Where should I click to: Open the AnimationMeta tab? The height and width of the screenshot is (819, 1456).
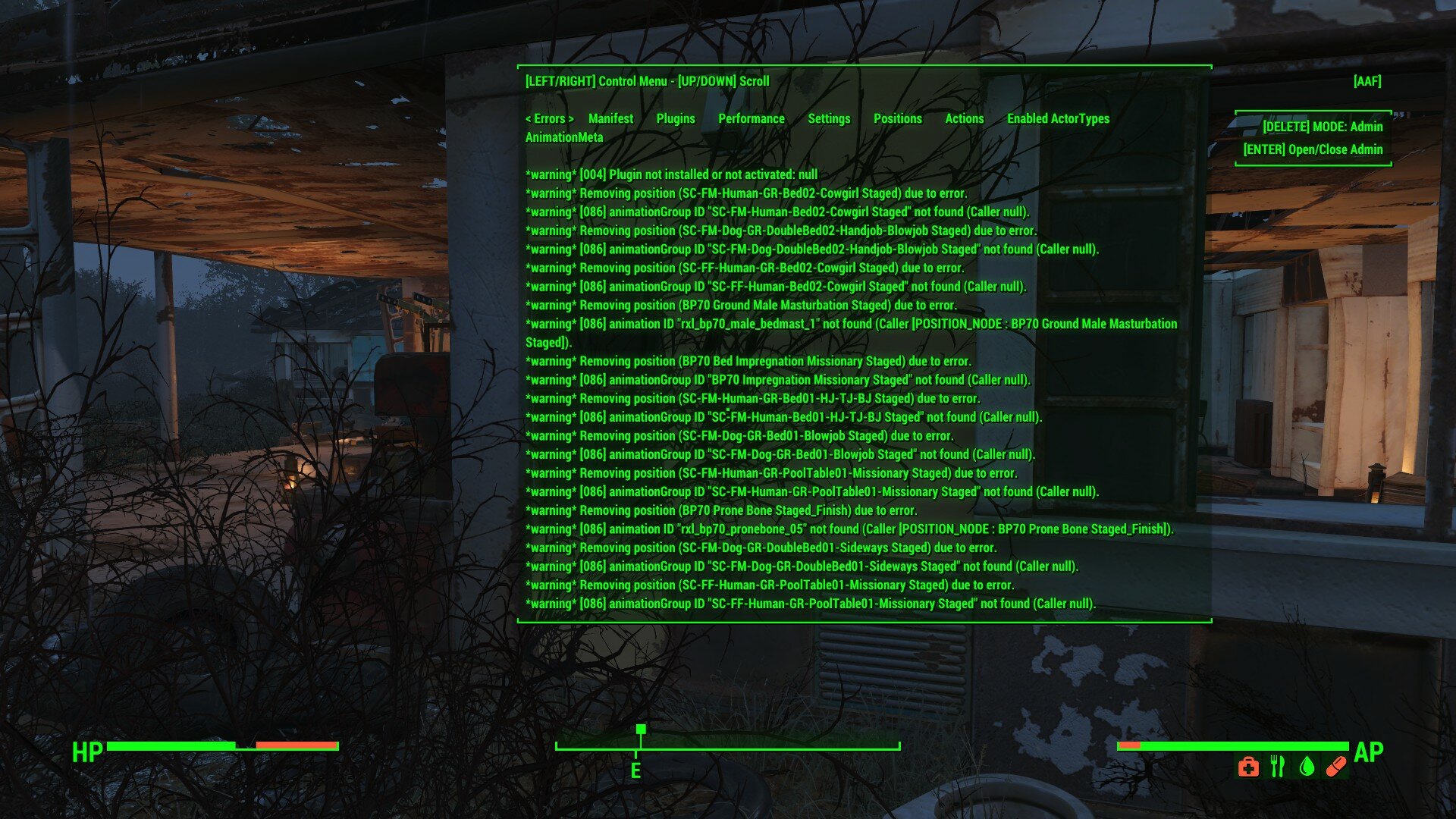coord(564,137)
